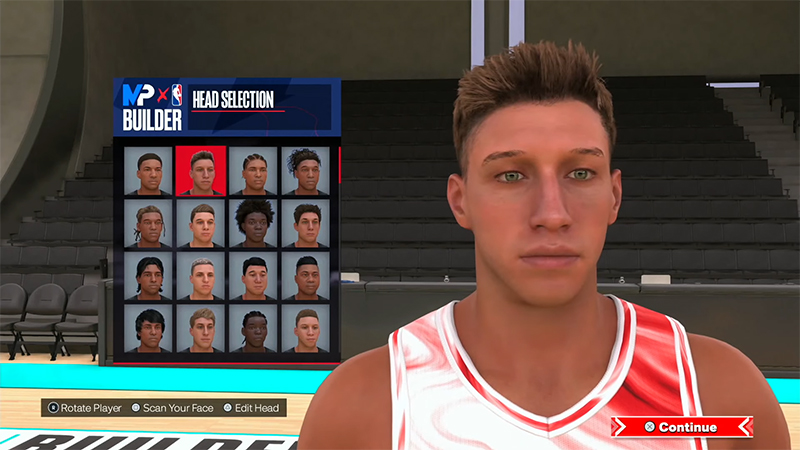Choose the dark-skinned head with short braids
The image size is (800, 450).
coord(253,328)
